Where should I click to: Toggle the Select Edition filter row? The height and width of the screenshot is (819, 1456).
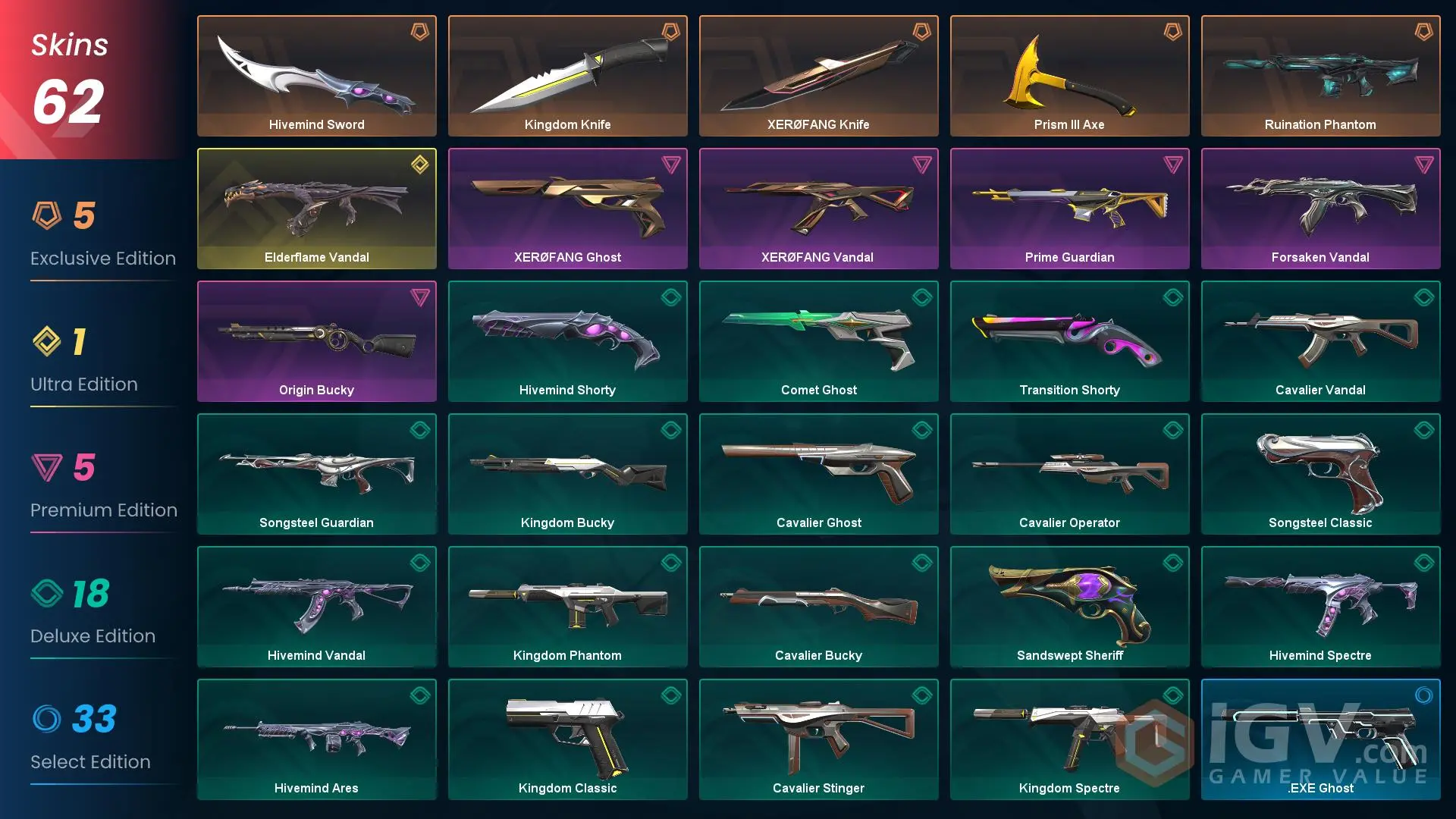click(91, 740)
